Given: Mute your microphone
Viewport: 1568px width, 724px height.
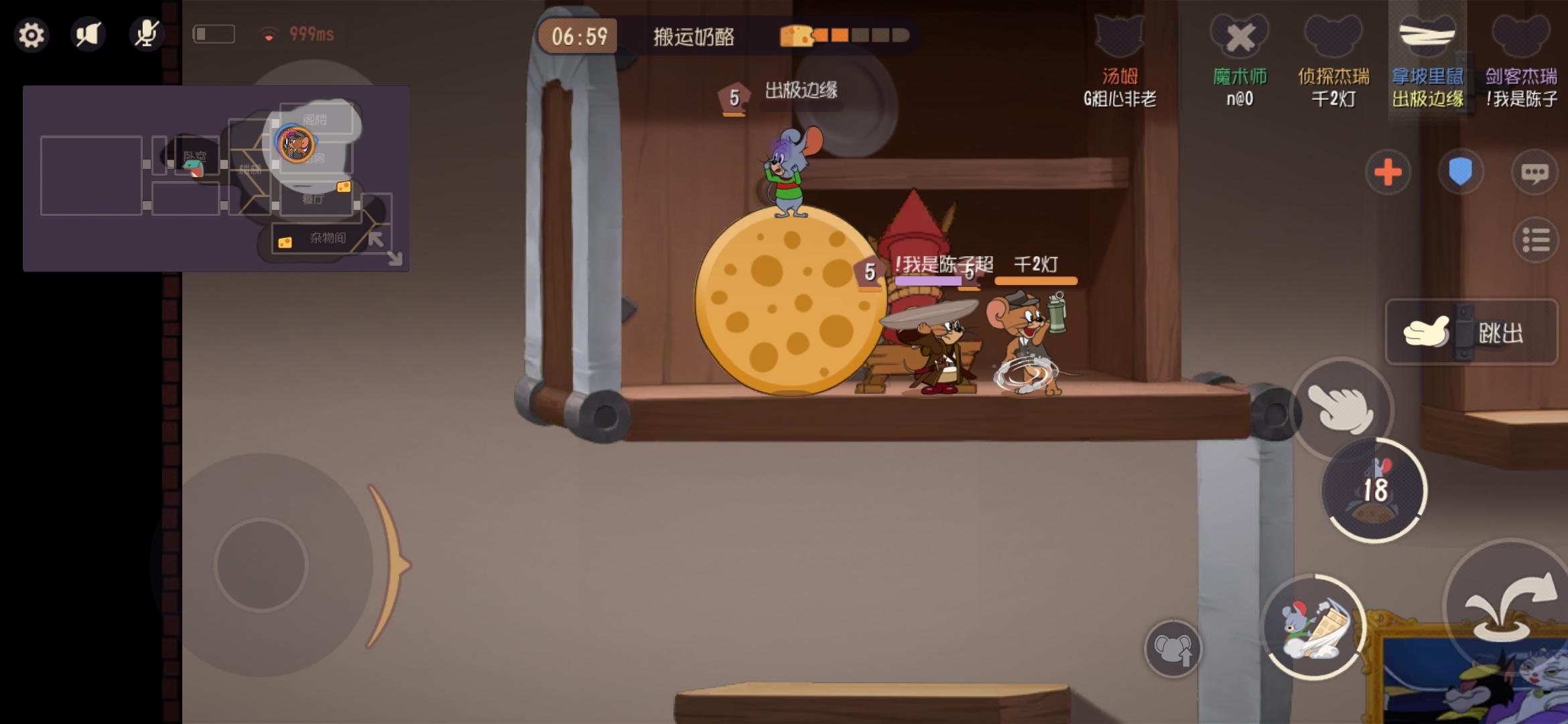Looking at the screenshot, I should click(x=146, y=35).
